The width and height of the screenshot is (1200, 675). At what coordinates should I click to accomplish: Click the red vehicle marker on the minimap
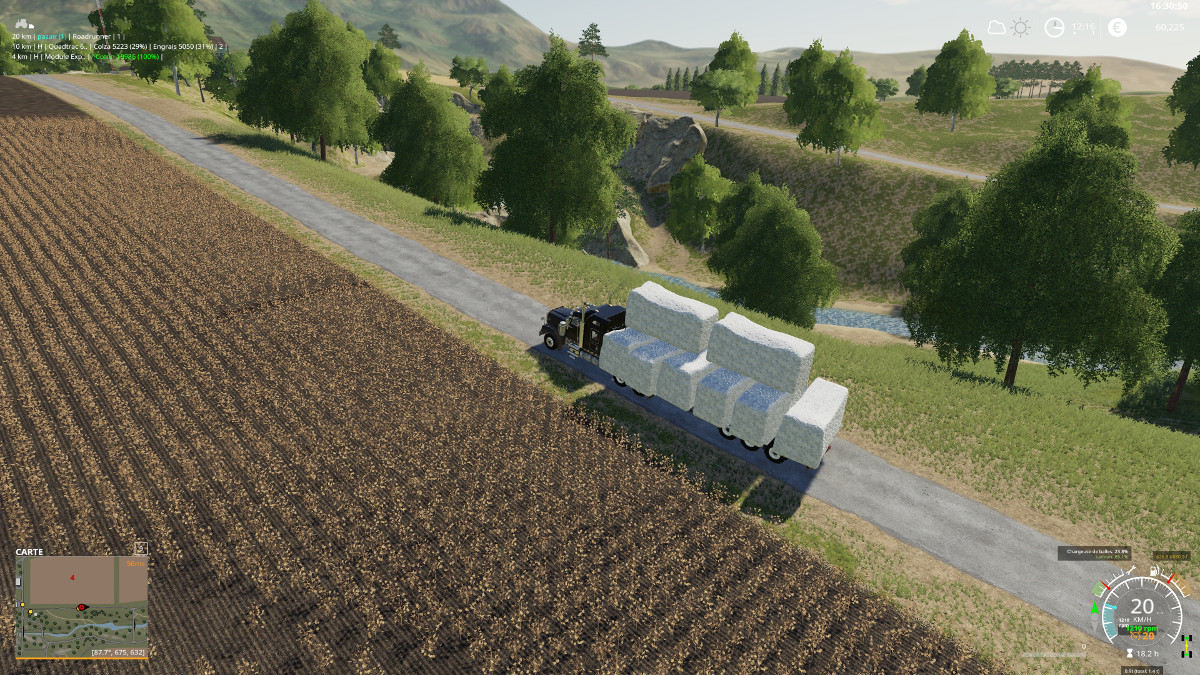(x=82, y=606)
